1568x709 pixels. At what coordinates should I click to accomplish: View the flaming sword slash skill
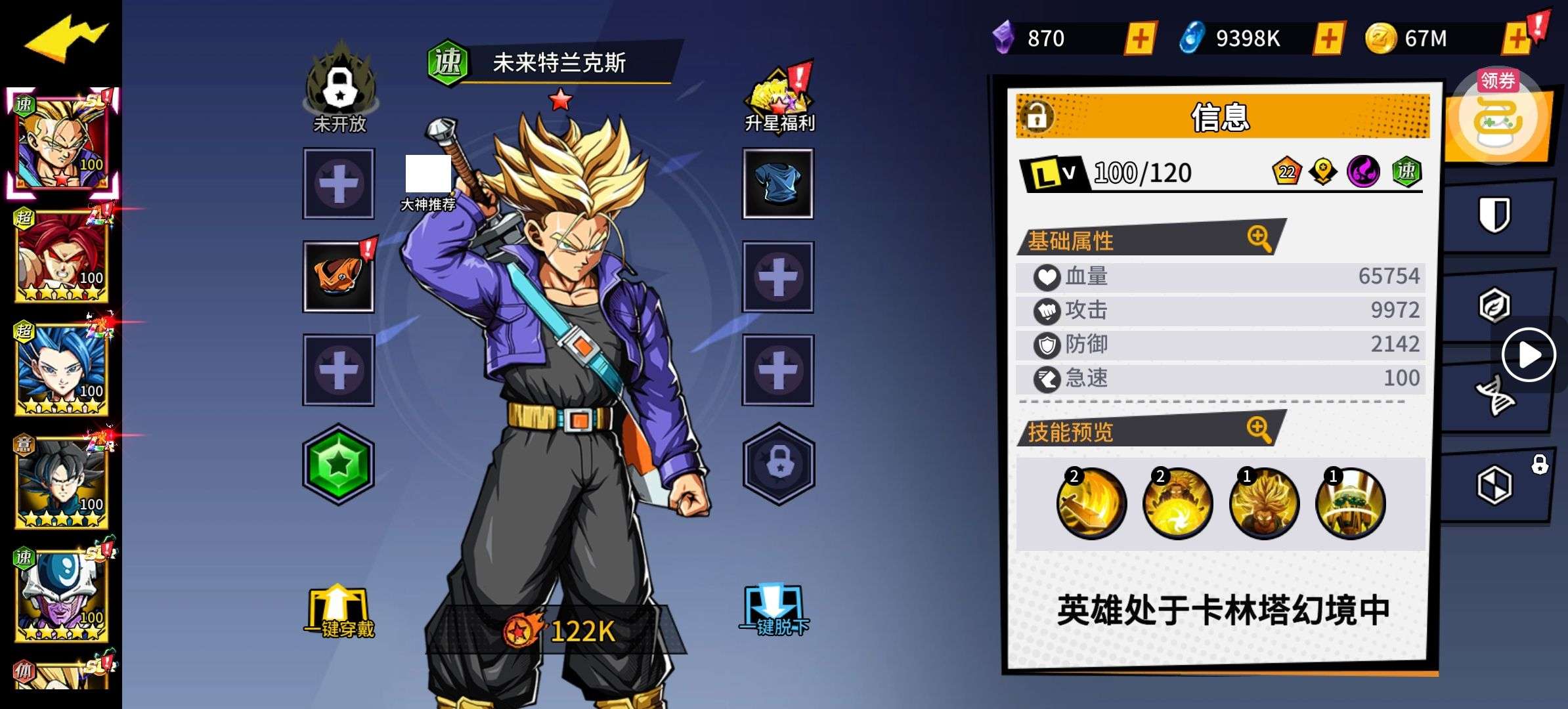click(x=1091, y=504)
